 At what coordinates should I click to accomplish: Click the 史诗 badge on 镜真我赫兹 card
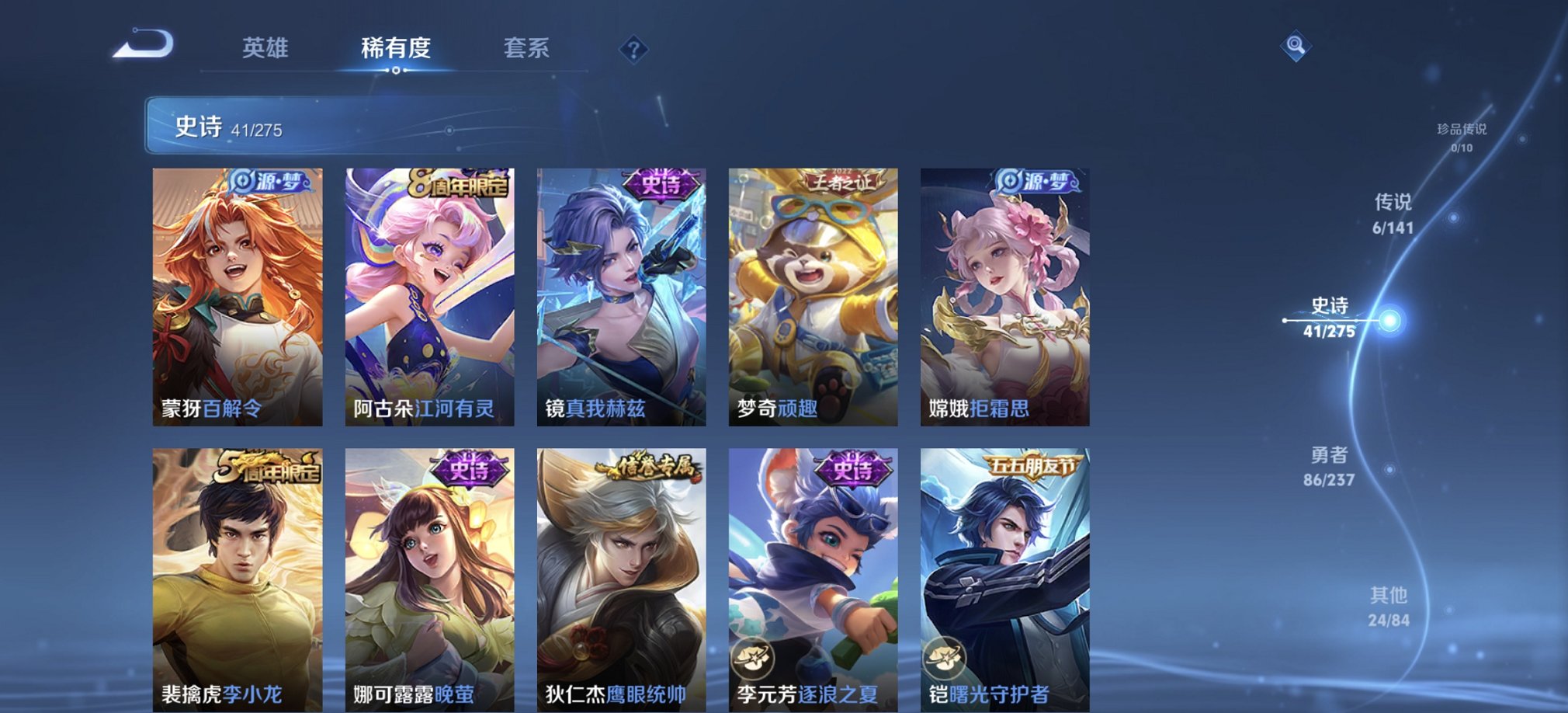tap(659, 186)
